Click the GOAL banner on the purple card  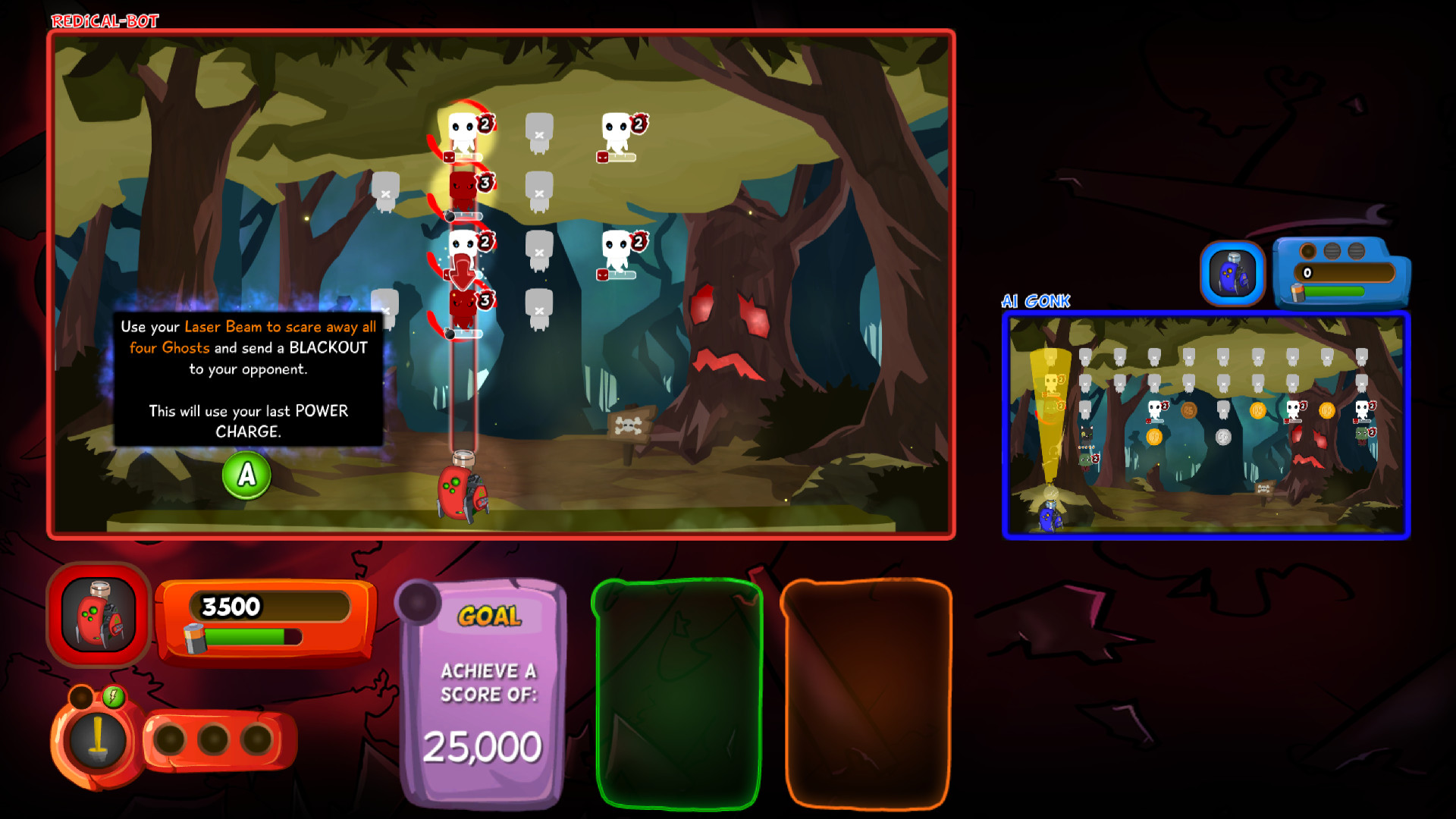[491, 616]
